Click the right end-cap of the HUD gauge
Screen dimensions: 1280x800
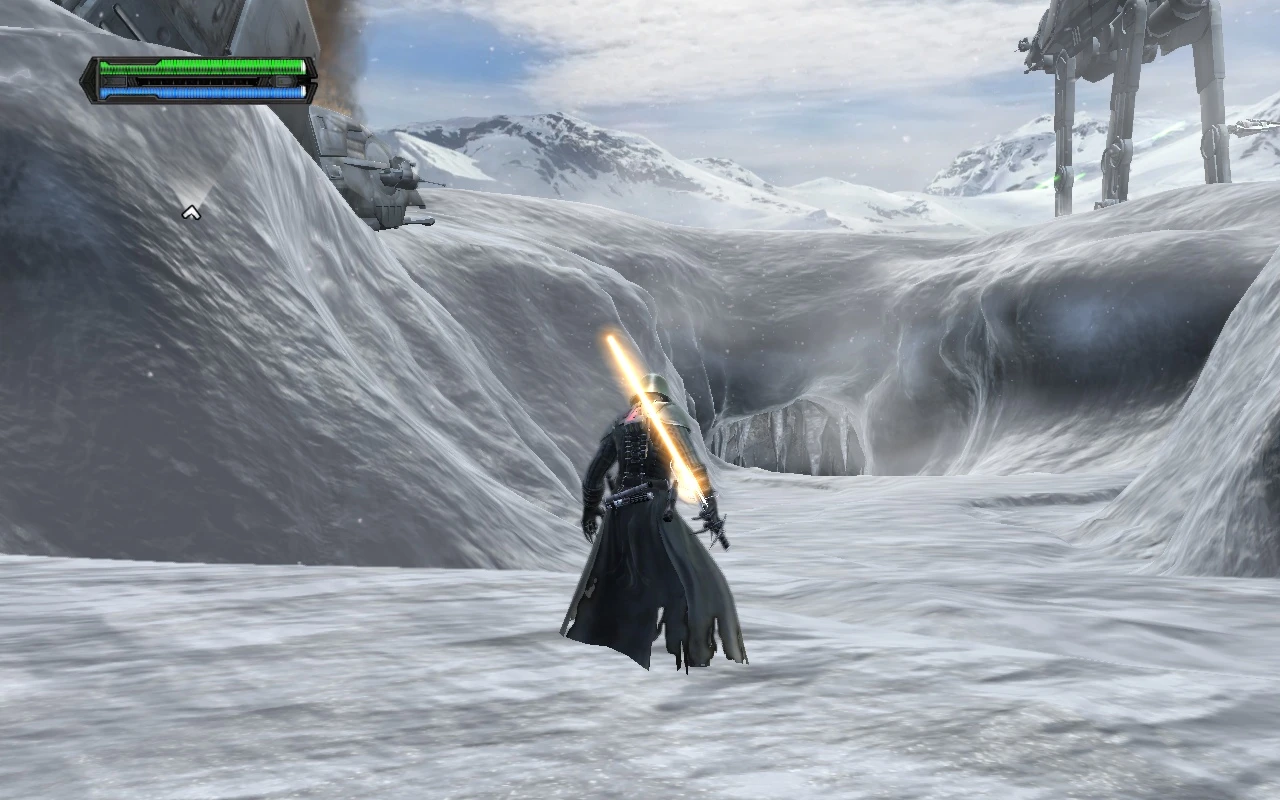(312, 79)
